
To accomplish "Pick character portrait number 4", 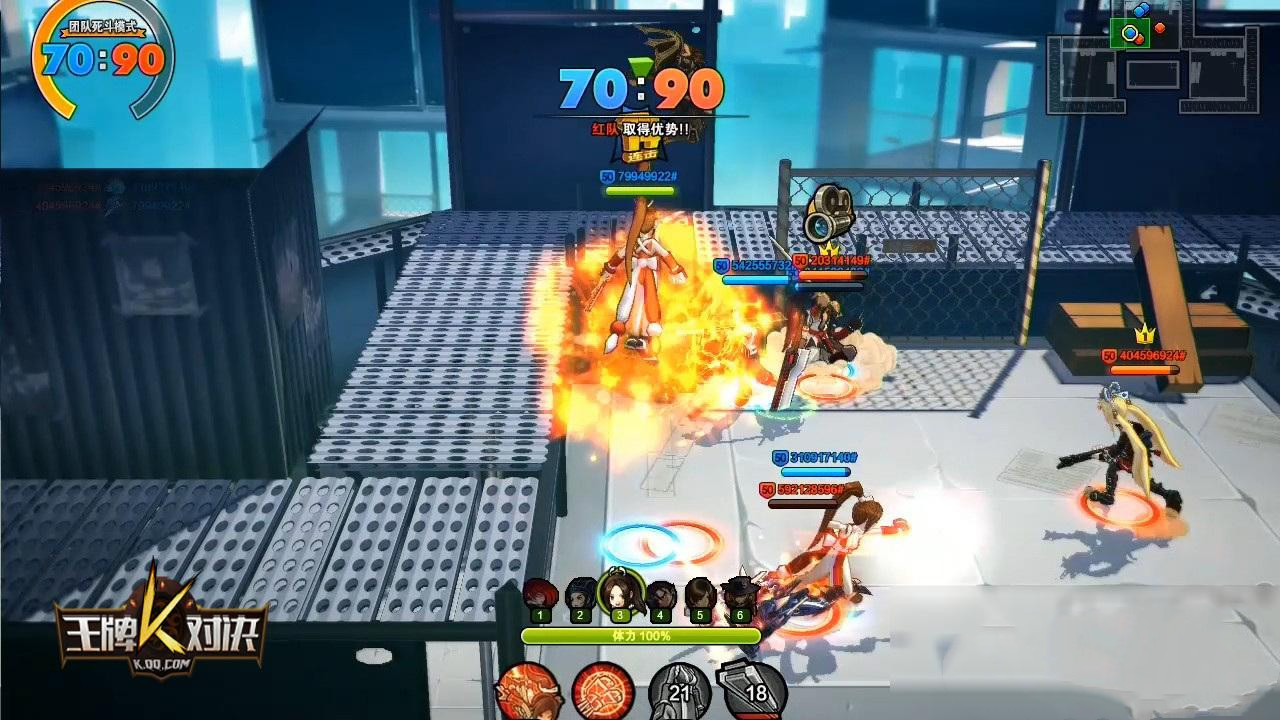I will click(660, 598).
